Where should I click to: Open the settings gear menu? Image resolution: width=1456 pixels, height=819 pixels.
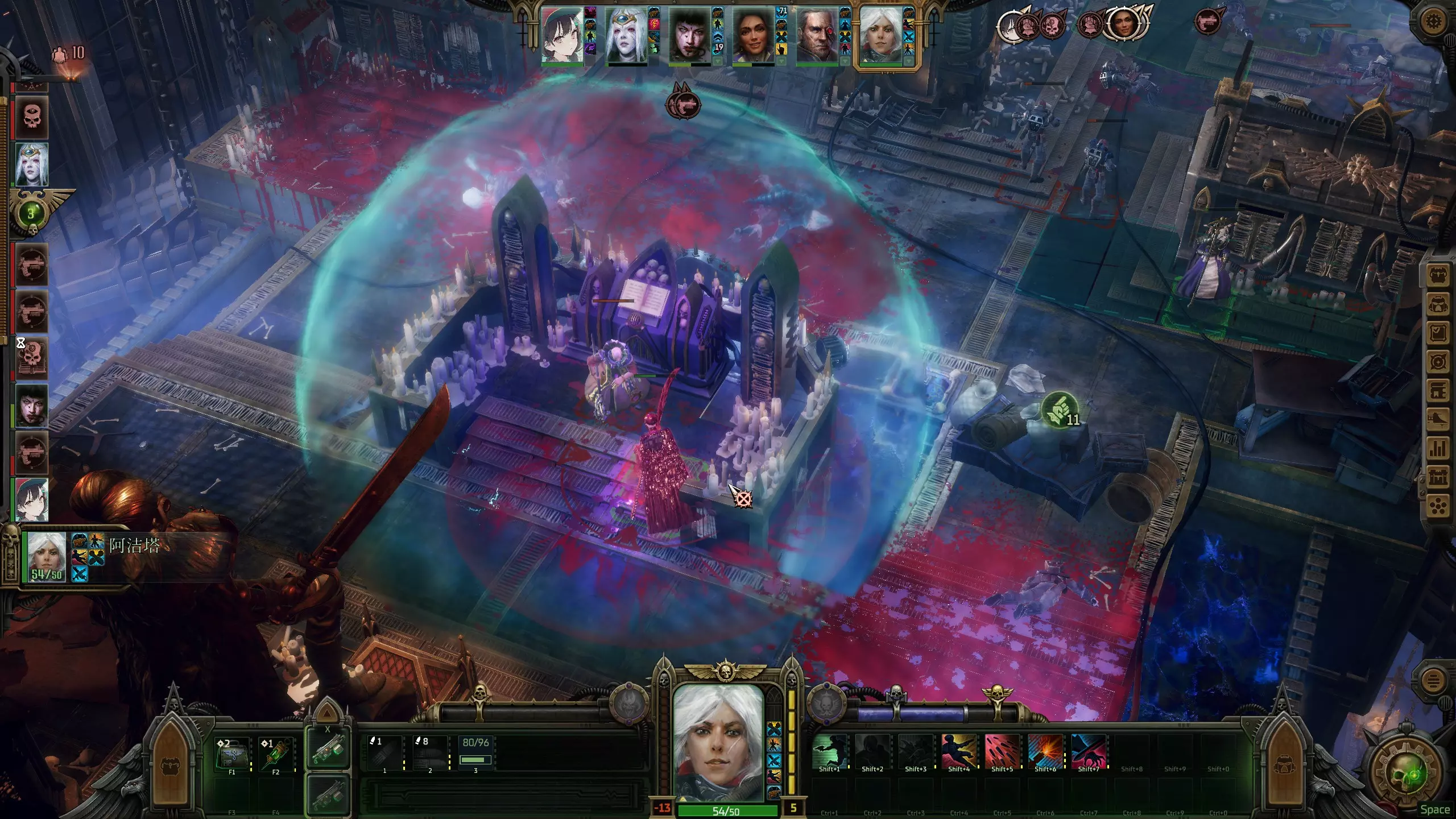click(1434, 22)
